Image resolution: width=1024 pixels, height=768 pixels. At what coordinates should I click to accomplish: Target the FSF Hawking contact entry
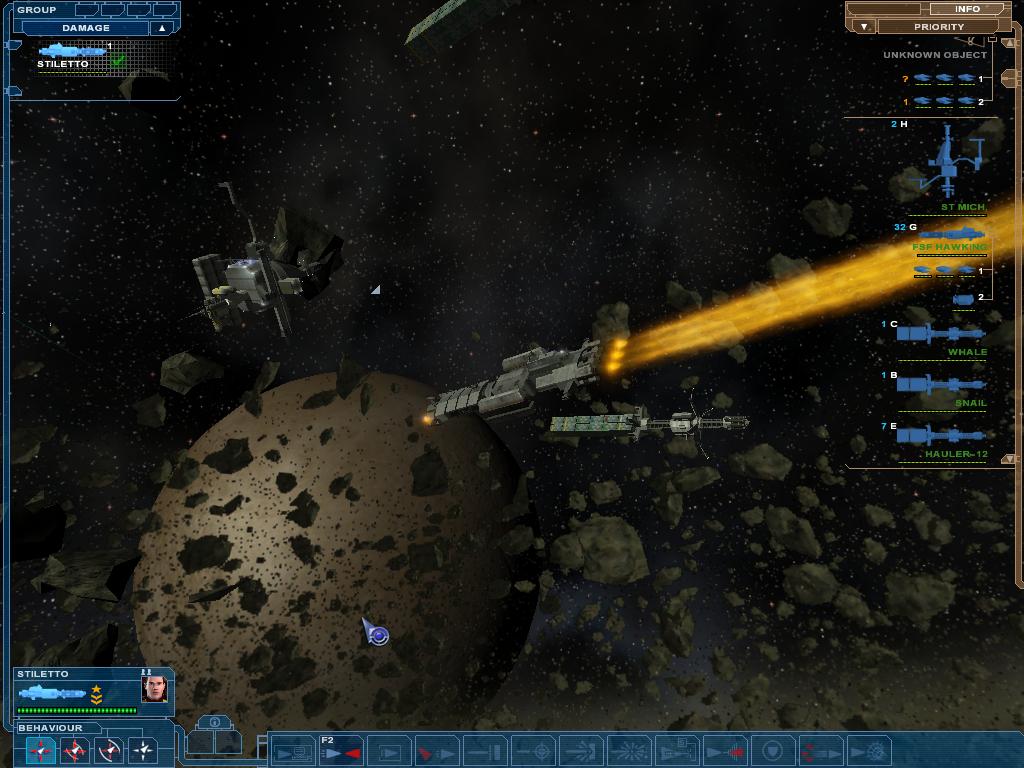[950, 238]
